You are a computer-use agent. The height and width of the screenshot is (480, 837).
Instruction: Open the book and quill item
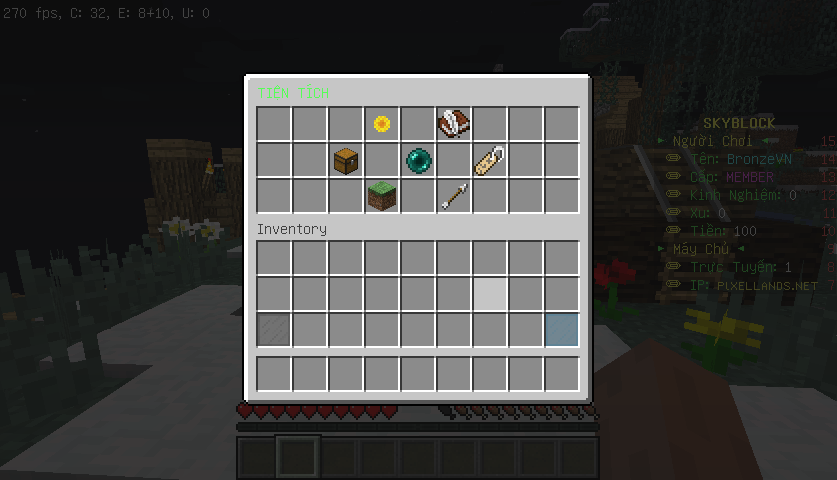pos(454,124)
